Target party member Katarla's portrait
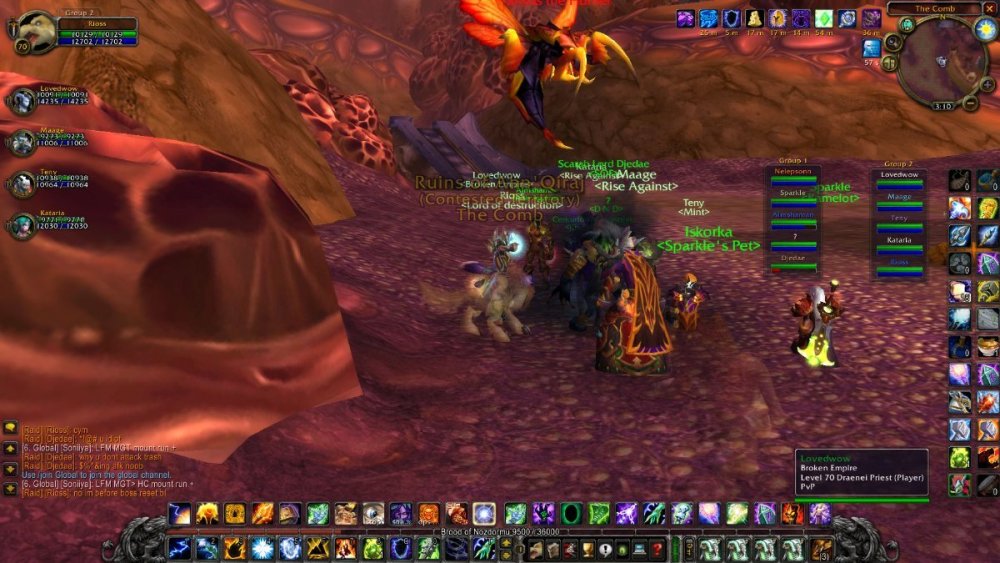1000x563 pixels. coord(23,224)
